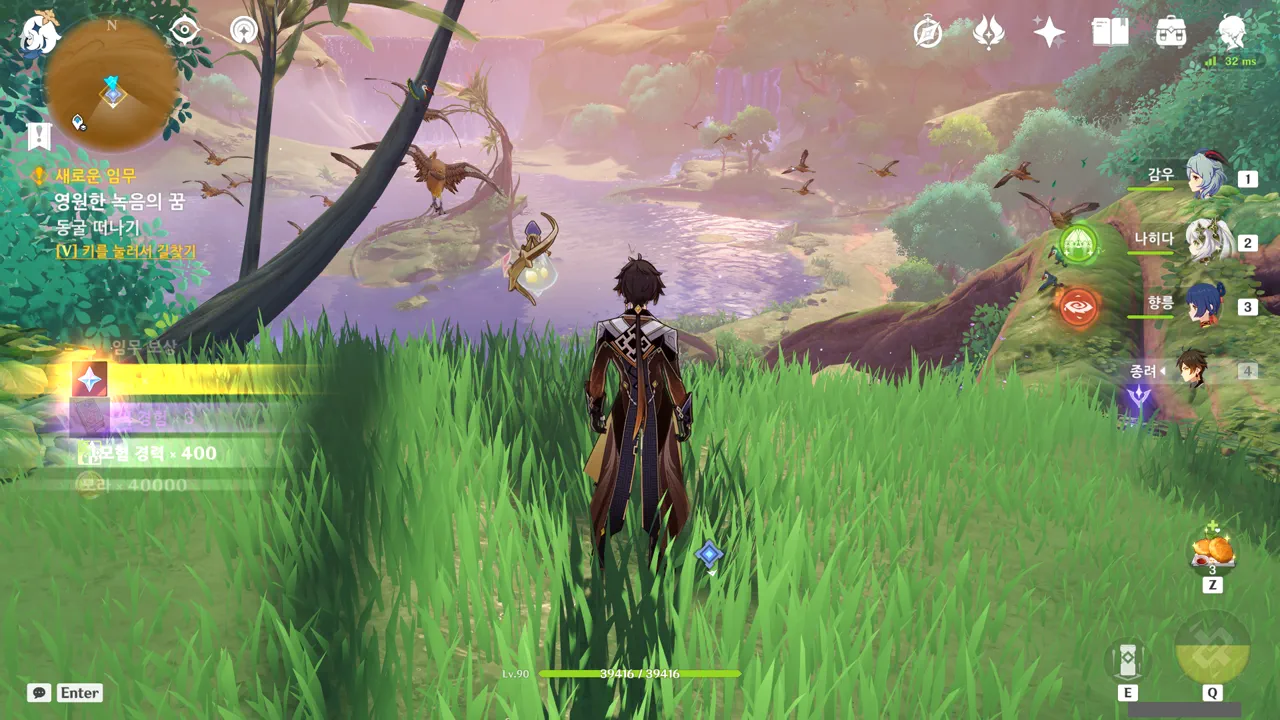Open the backpack inventory icon
Screen dimensions: 1280x720
1171,33
